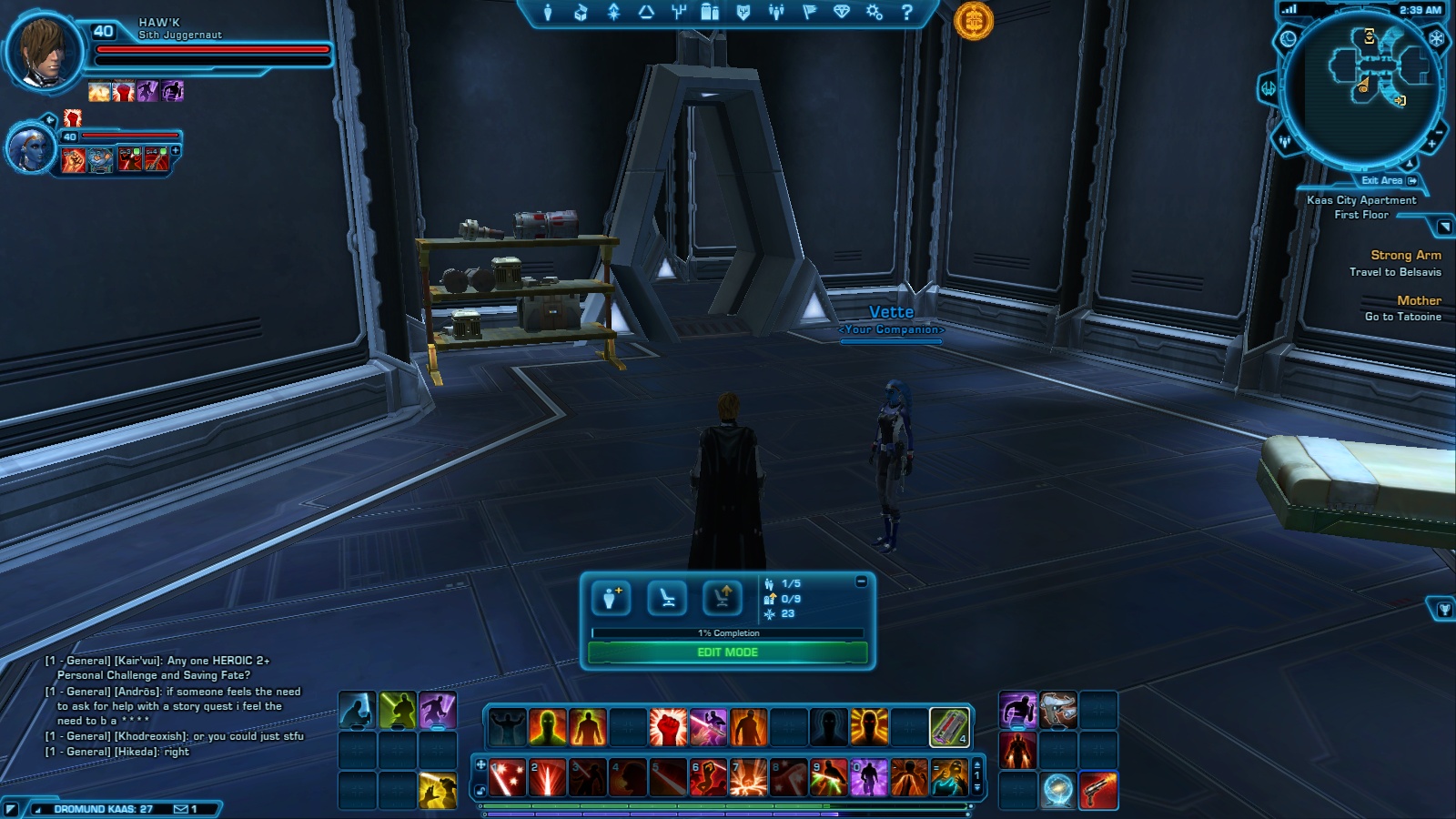Select the Strong Arm quest tracker entry
The height and width of the screenshot is (819, 1456).
1405,256
